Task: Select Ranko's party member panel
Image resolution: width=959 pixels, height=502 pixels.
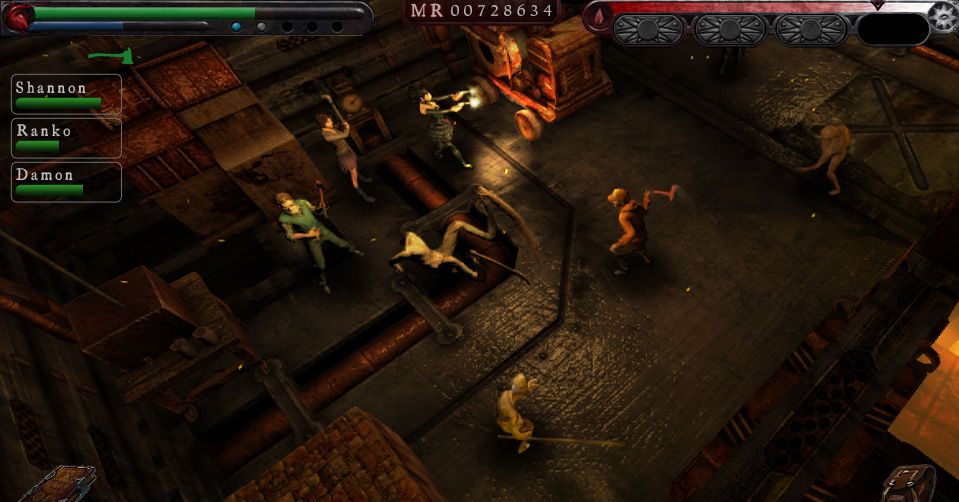Action: tap(66, 138)
